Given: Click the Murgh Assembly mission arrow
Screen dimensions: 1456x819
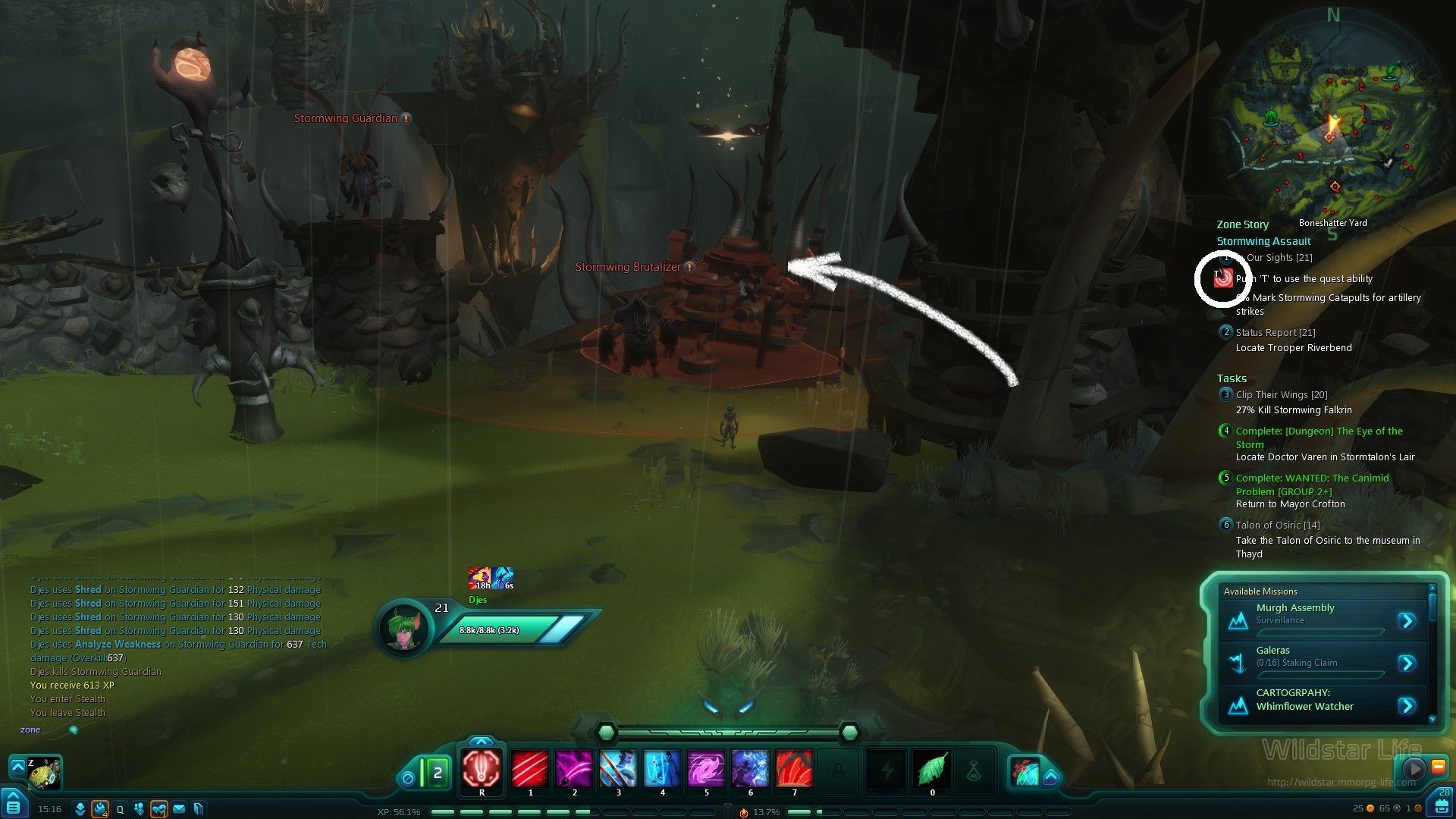Looking at the screenshot, I should tap(1407, 621).
